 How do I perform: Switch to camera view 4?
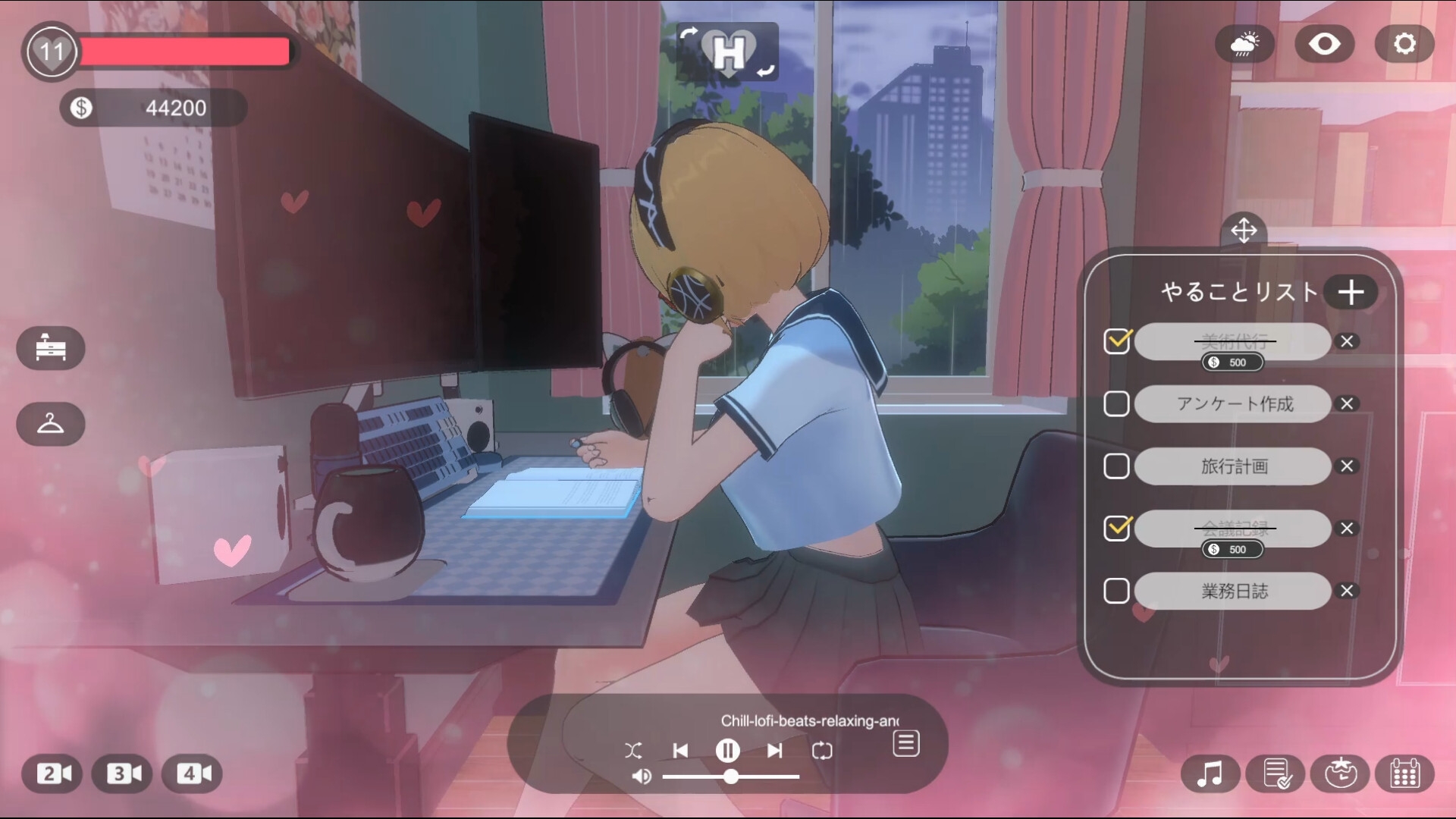tap(193, 774)
